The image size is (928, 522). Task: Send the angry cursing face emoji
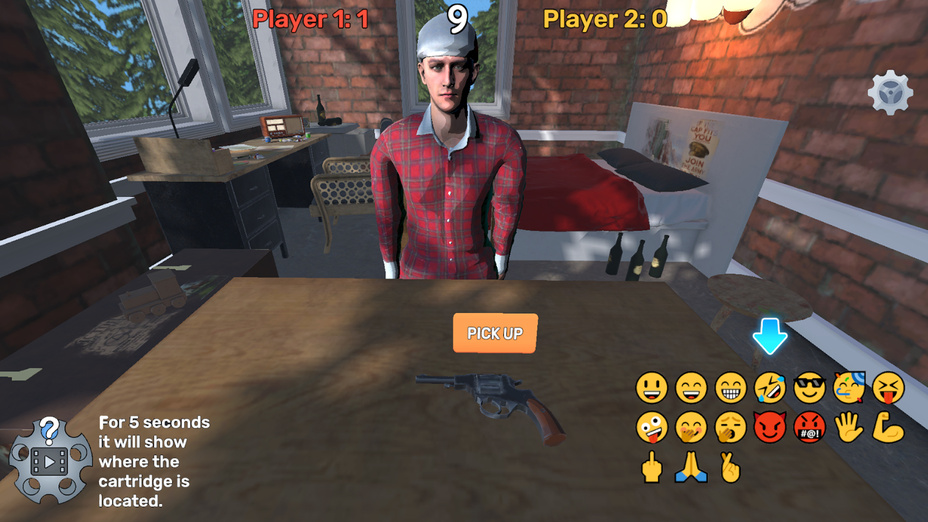[x=809, y=427]
